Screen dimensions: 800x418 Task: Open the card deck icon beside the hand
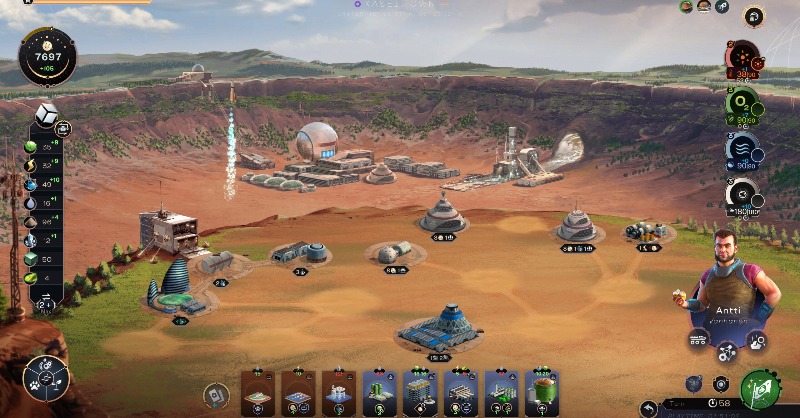pos(215,396)
